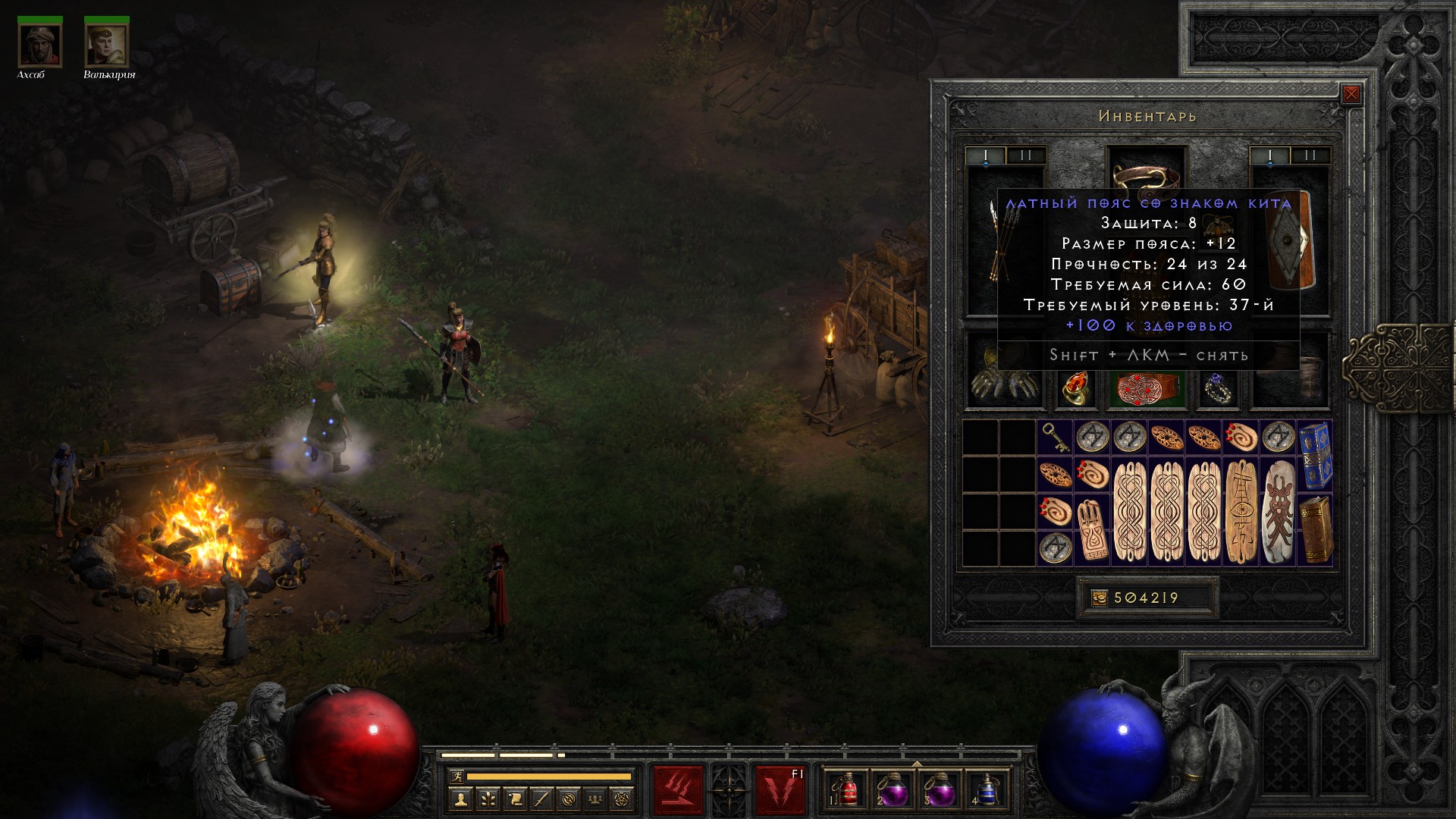Pick up the blue tome
This screenshot has width=1456, height=819.
click(1315, 455)
